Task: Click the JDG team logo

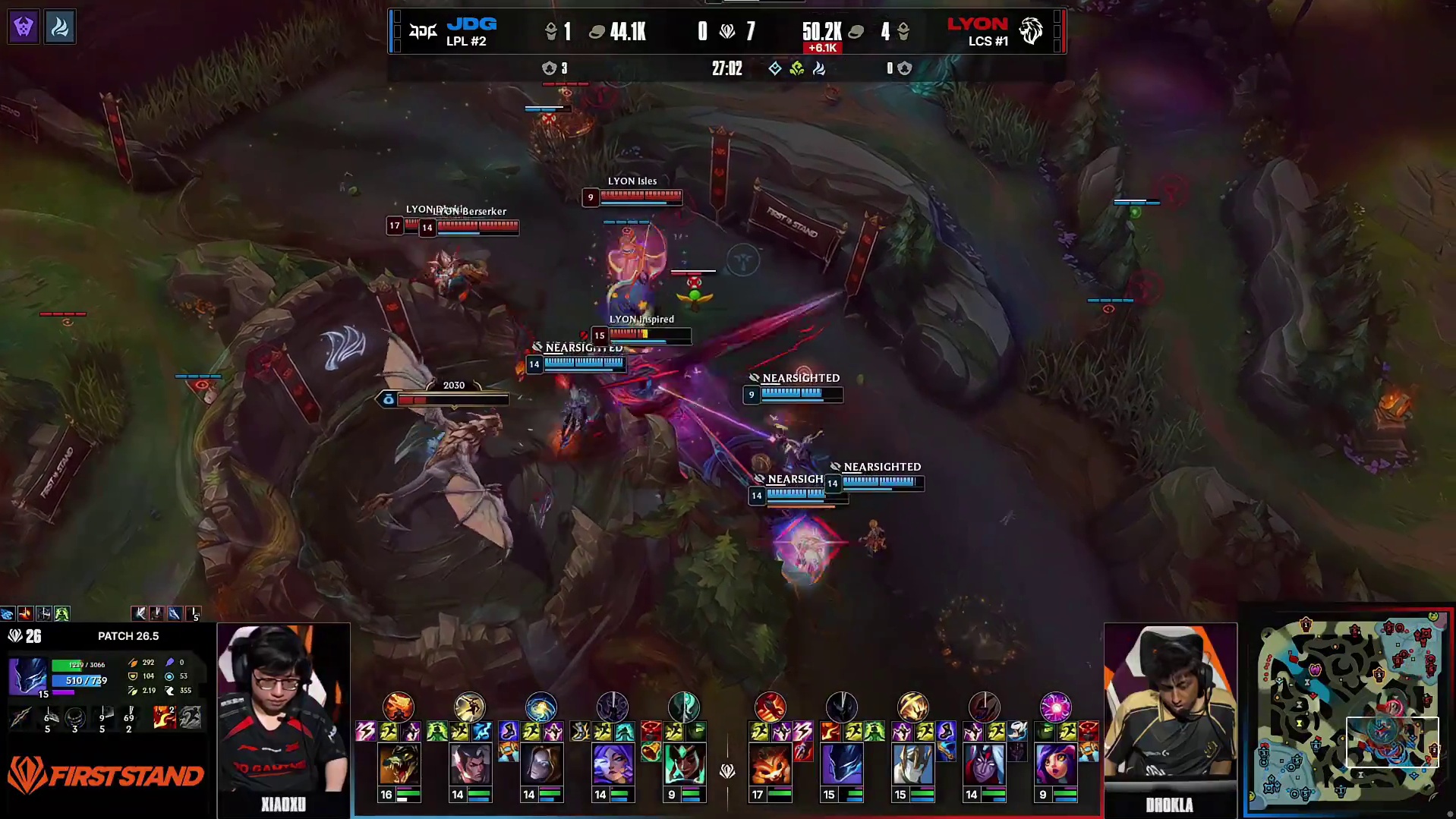Action: pos(424,31)
